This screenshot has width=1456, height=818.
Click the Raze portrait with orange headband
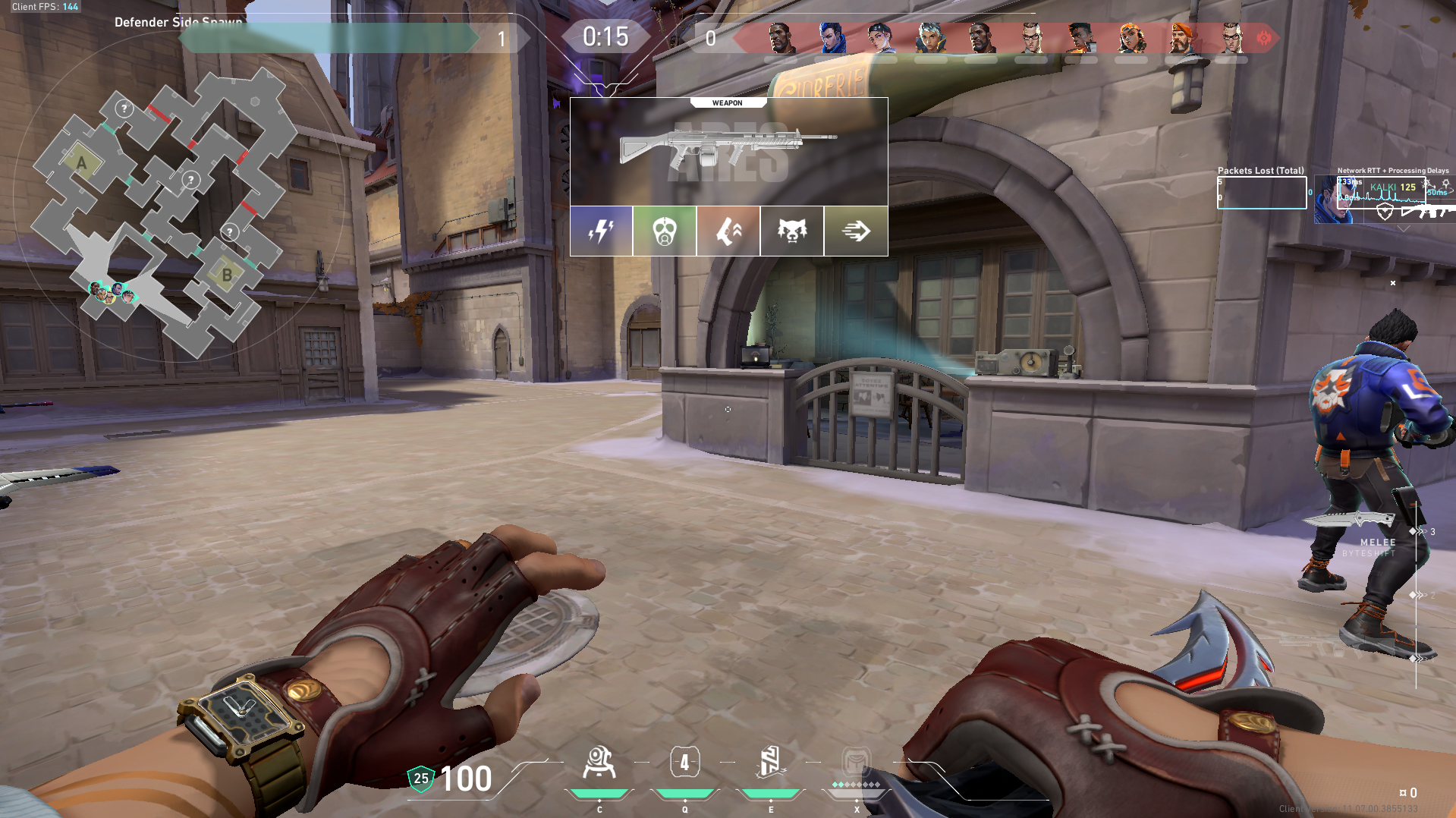(x=1131, y=38)
